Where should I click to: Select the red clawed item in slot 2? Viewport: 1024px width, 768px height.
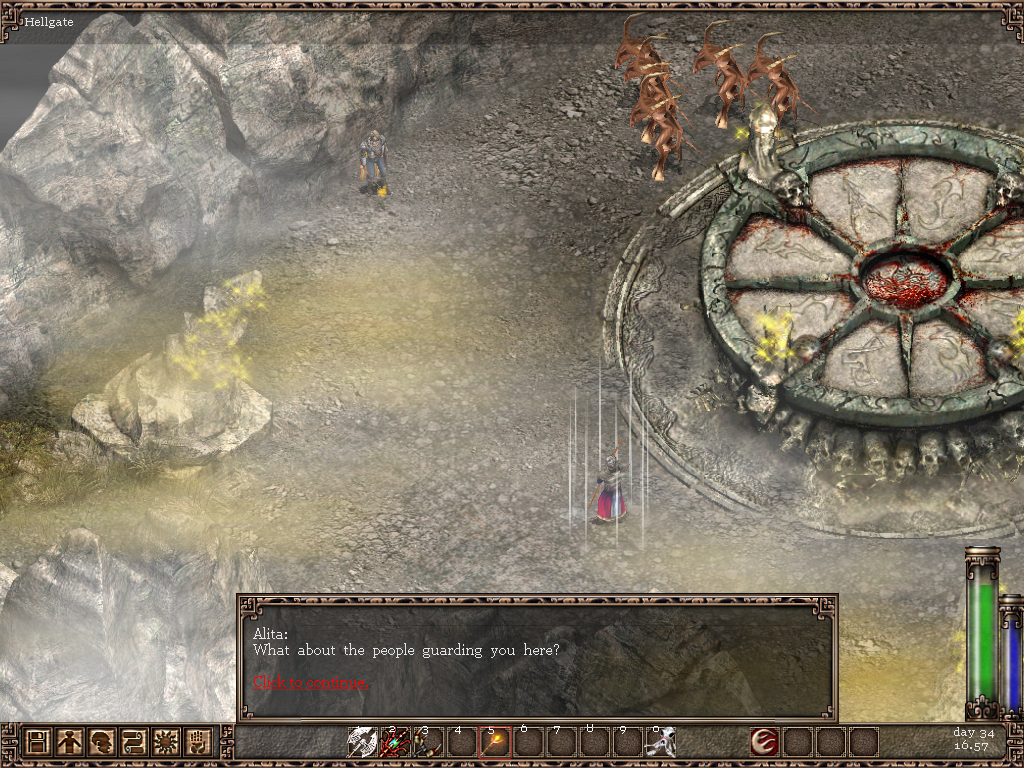[x=395, y=742]
